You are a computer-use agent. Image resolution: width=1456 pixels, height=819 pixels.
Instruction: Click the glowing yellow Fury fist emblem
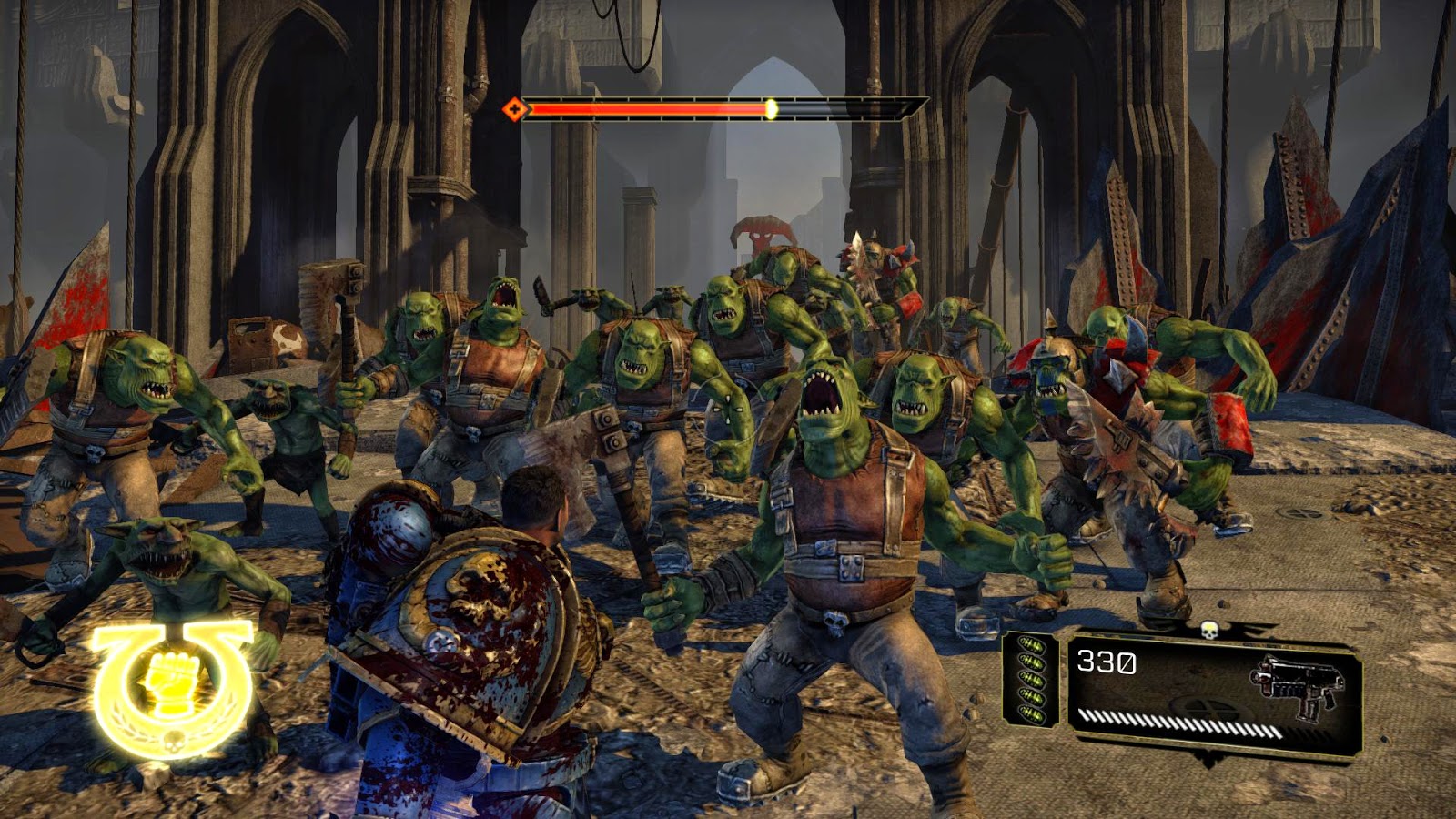point(170,686)
